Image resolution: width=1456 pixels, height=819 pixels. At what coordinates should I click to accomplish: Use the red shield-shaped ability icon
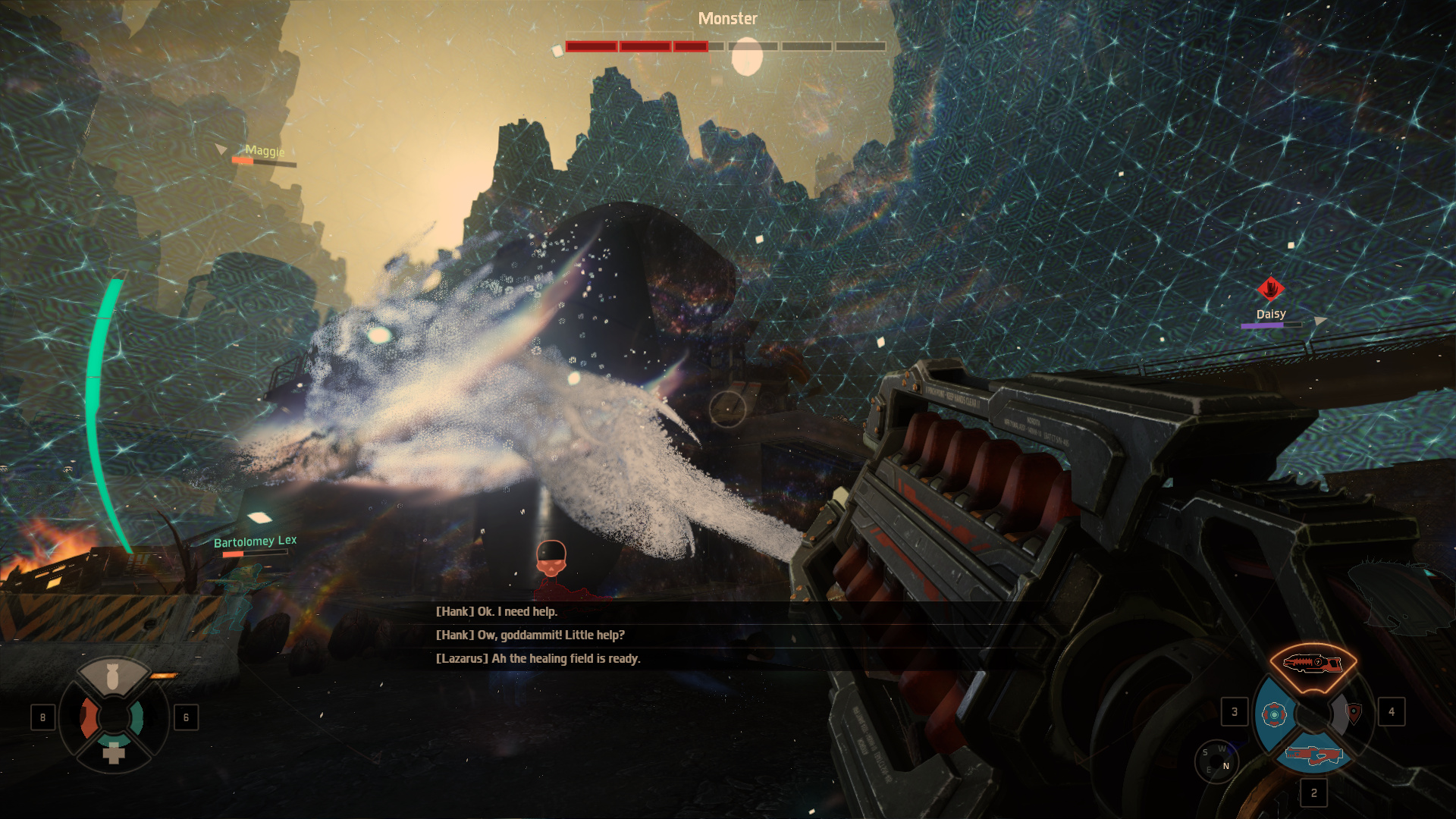click(x=1354, y=713)
